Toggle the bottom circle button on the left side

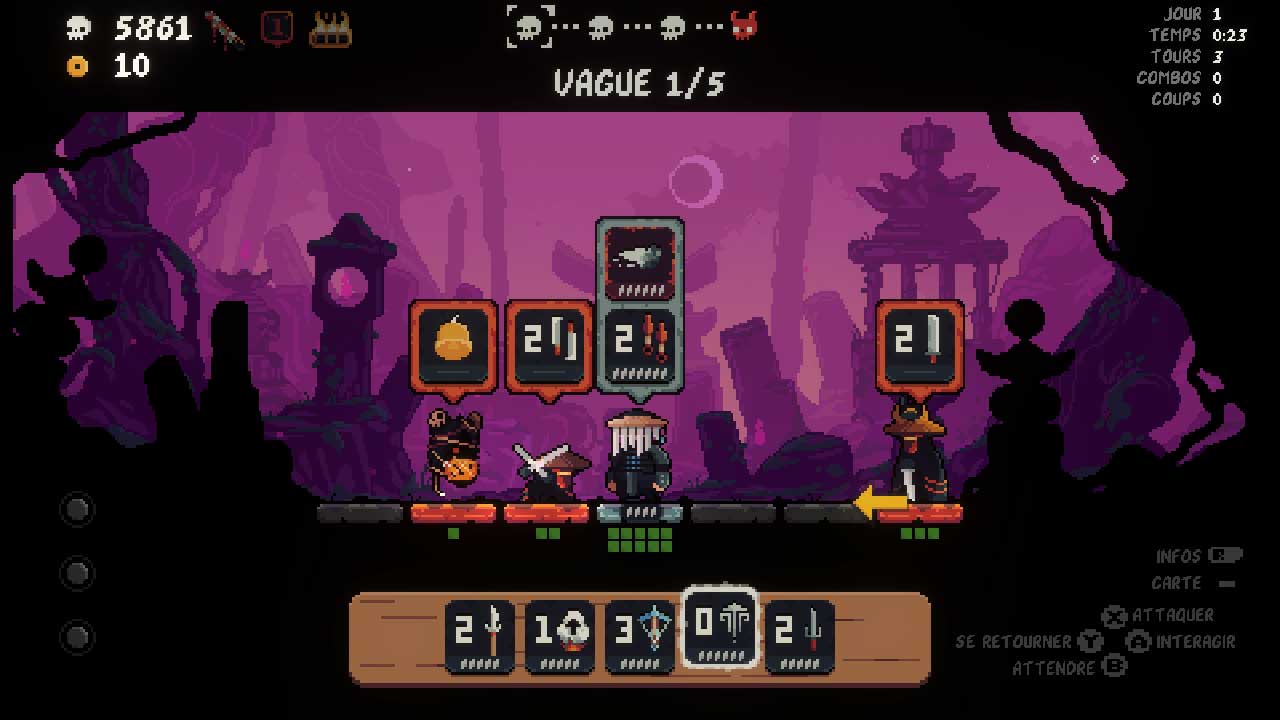(77, 638)
